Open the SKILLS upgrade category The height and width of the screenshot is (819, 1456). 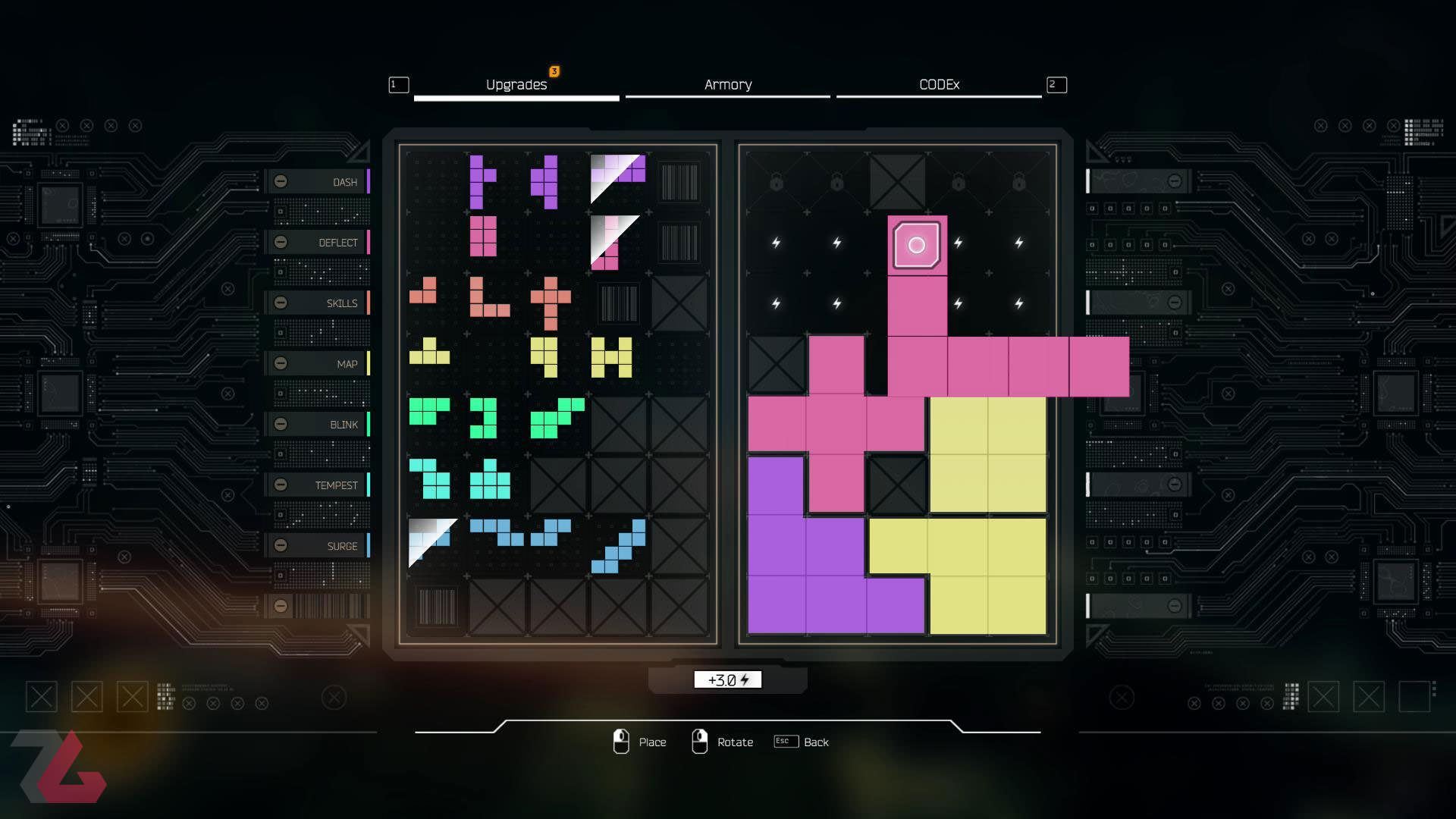pyautogui.click(x=318, y=303)
